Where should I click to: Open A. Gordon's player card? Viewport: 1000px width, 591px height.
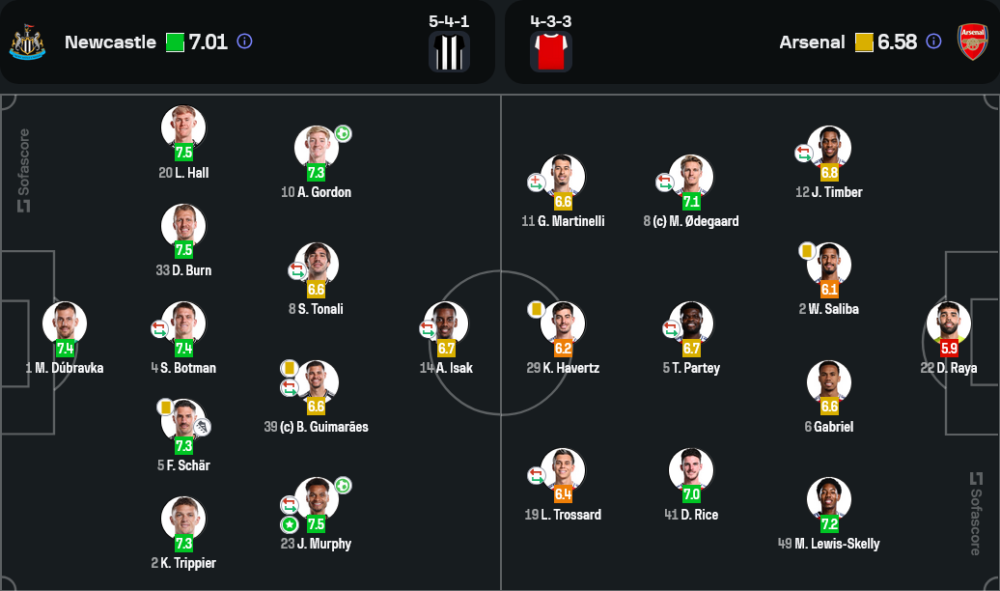pos(316,148)
